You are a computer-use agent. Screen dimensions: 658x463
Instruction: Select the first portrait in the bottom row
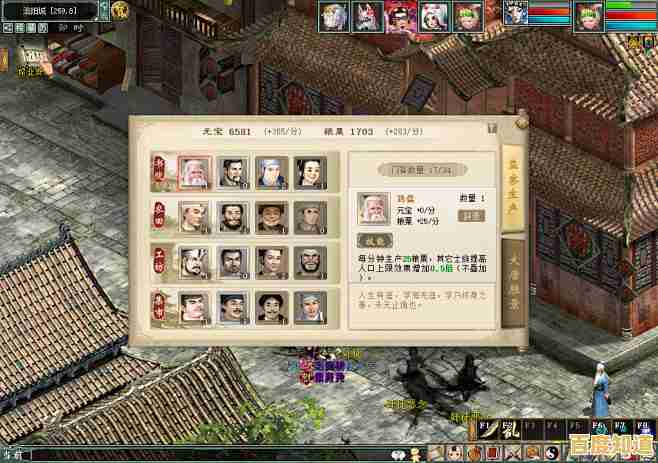click(193, 305)
